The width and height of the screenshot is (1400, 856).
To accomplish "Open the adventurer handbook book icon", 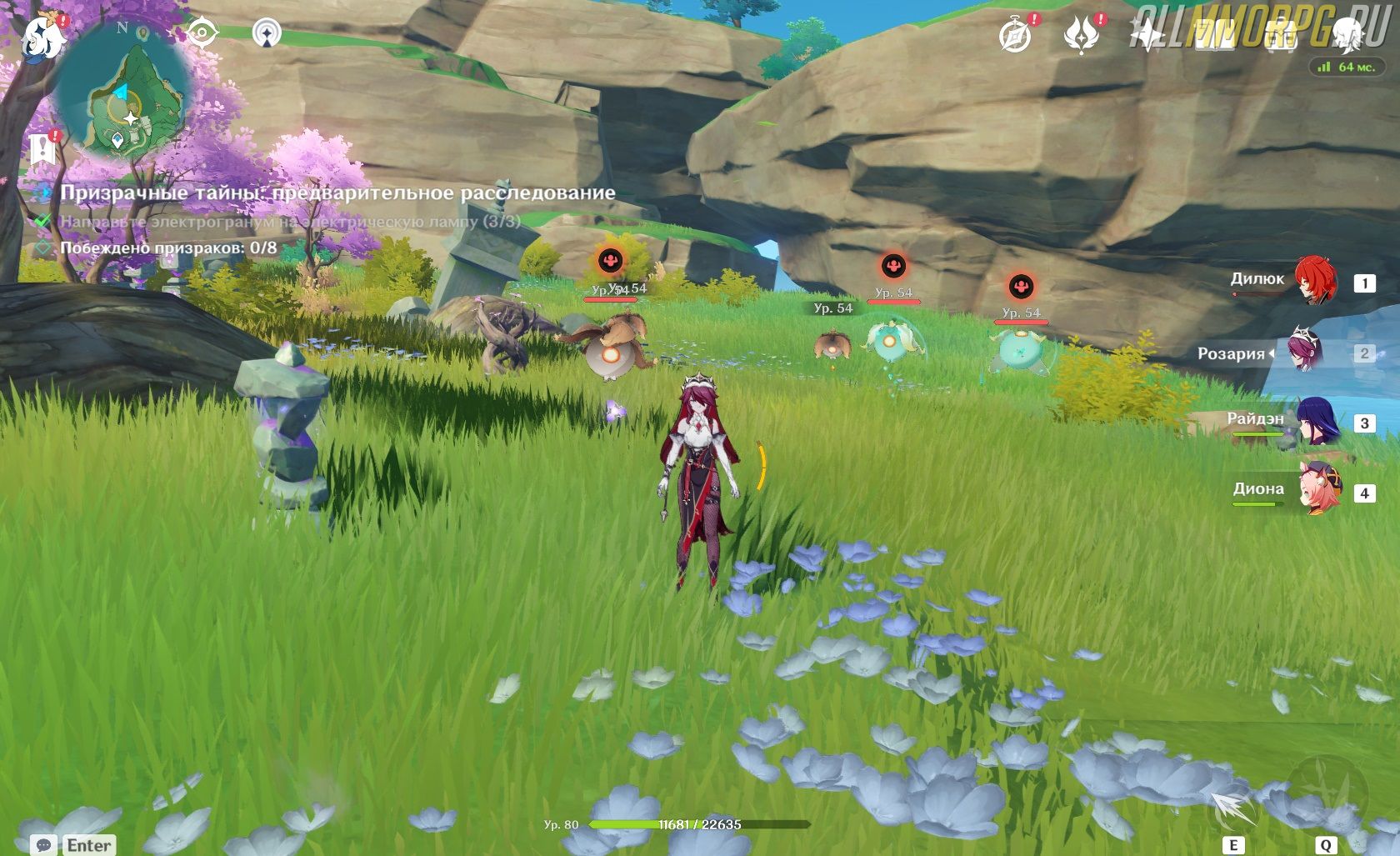I will click(x=1214, y=35).
